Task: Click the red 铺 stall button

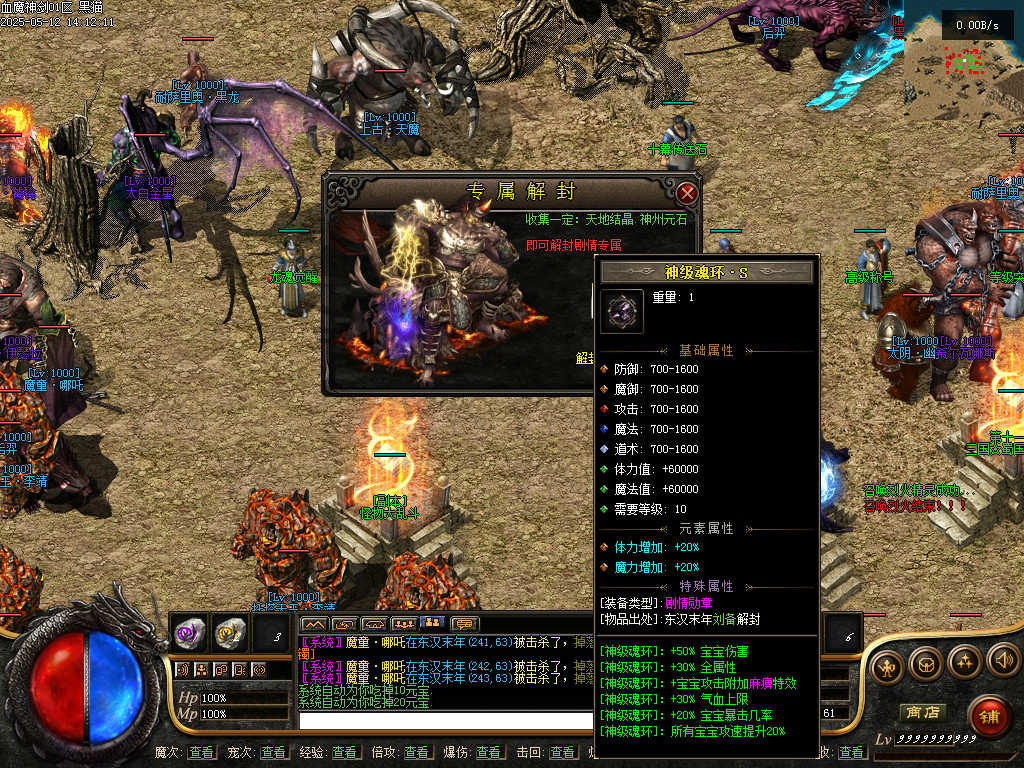Action: click(x=989, y=717)
